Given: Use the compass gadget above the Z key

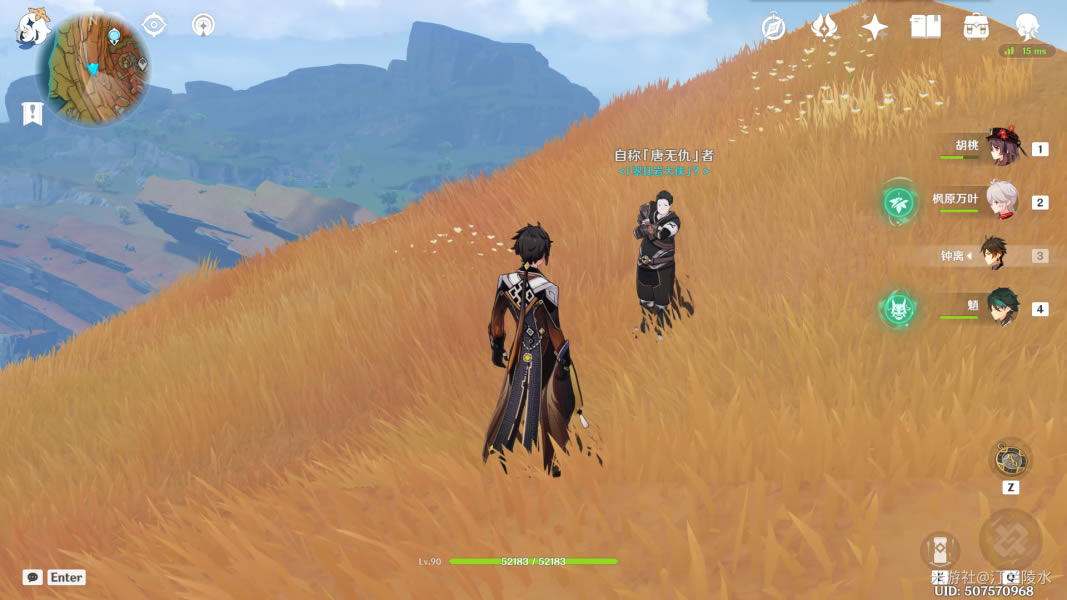Looking at the screenshot, I should (x=1010, y=460).
